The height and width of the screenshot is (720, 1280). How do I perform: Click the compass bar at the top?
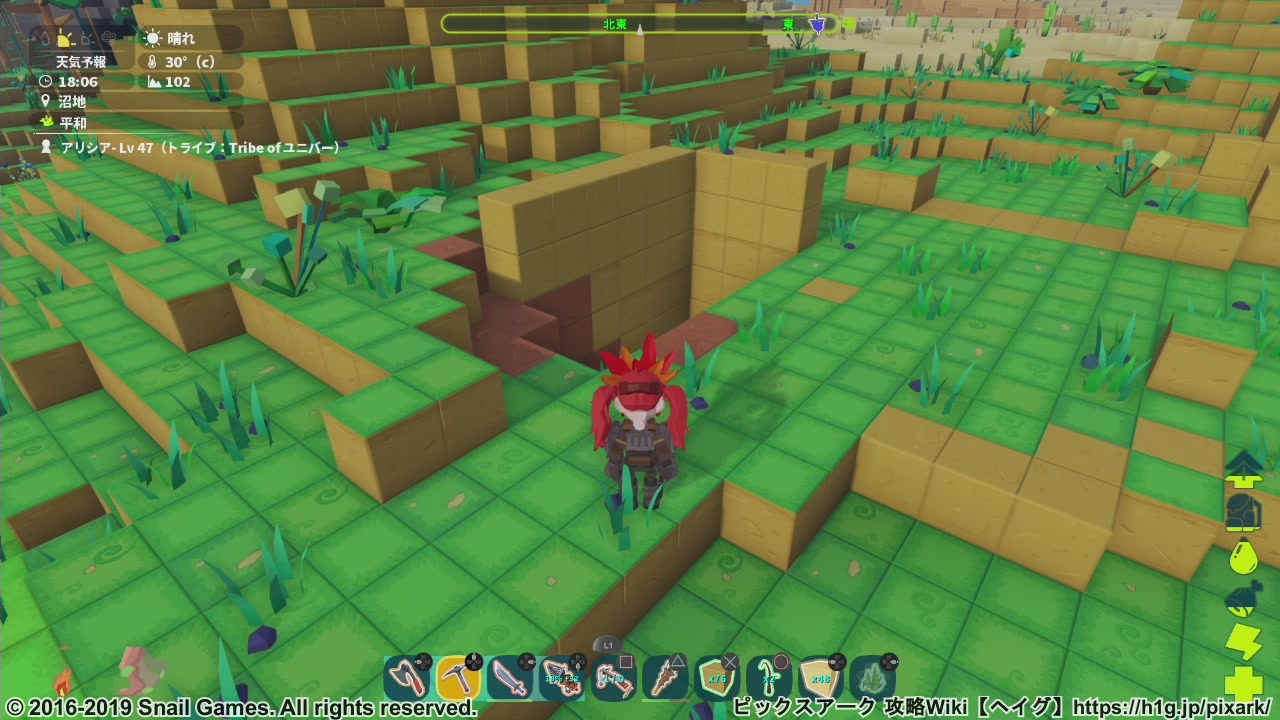(x=640, y=24)
